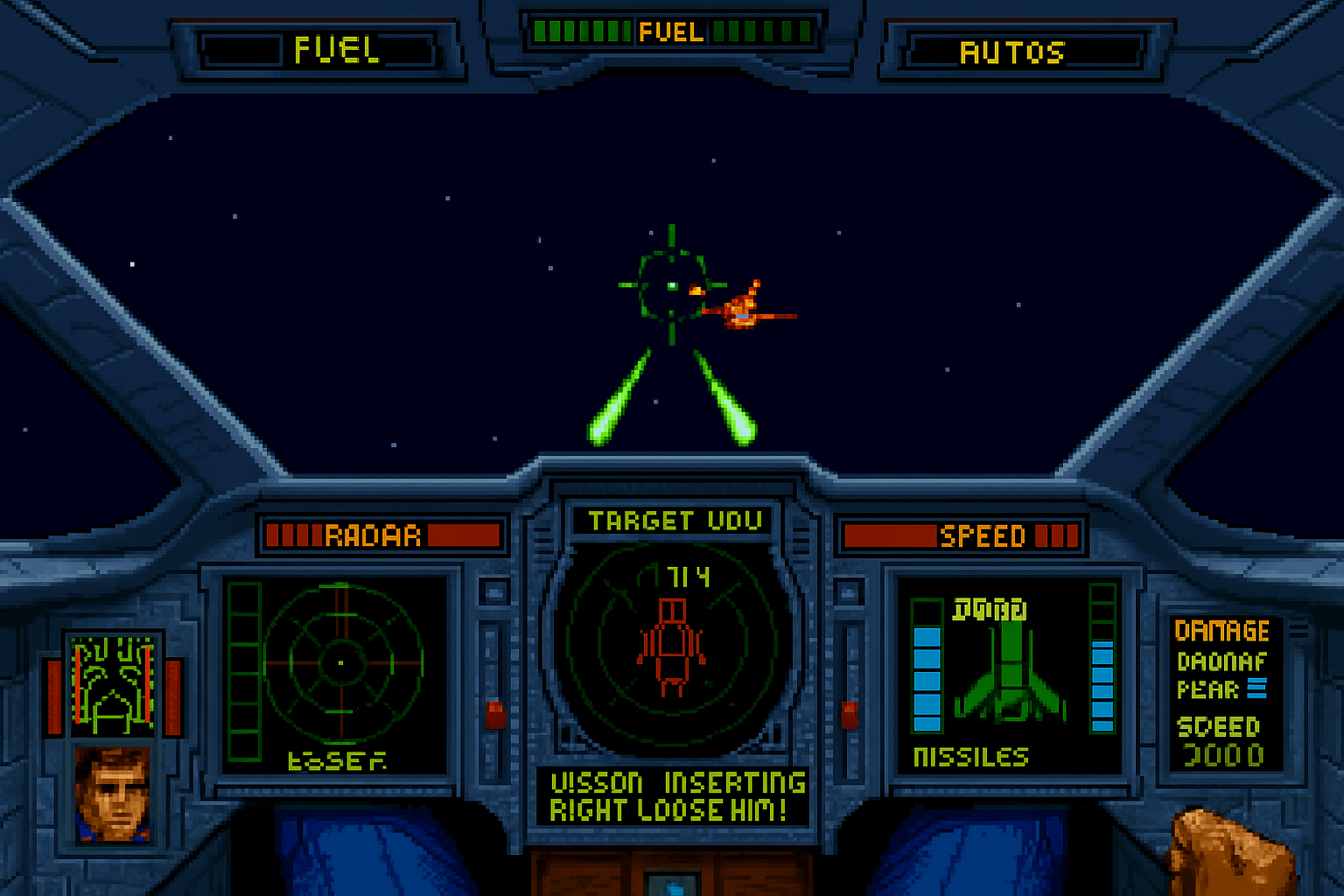Click the Damage status panel
This screenshot has width=1344, height=896.
(x=1225, y=693)
